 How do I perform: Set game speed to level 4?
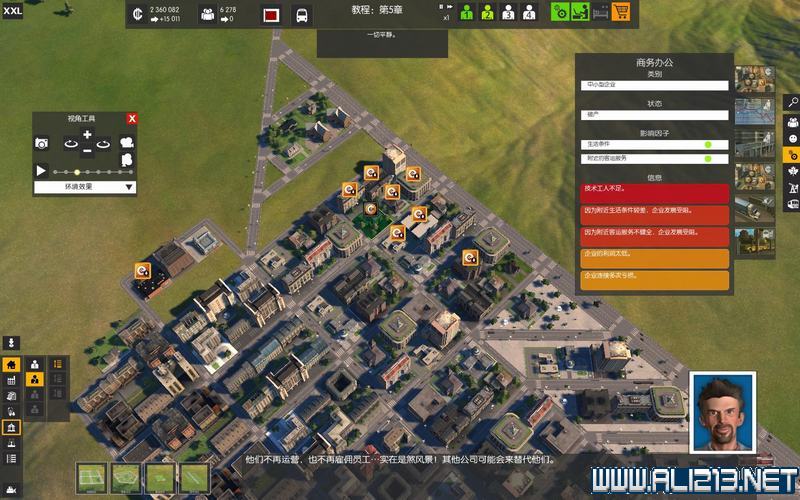click(x=529, y=13)
